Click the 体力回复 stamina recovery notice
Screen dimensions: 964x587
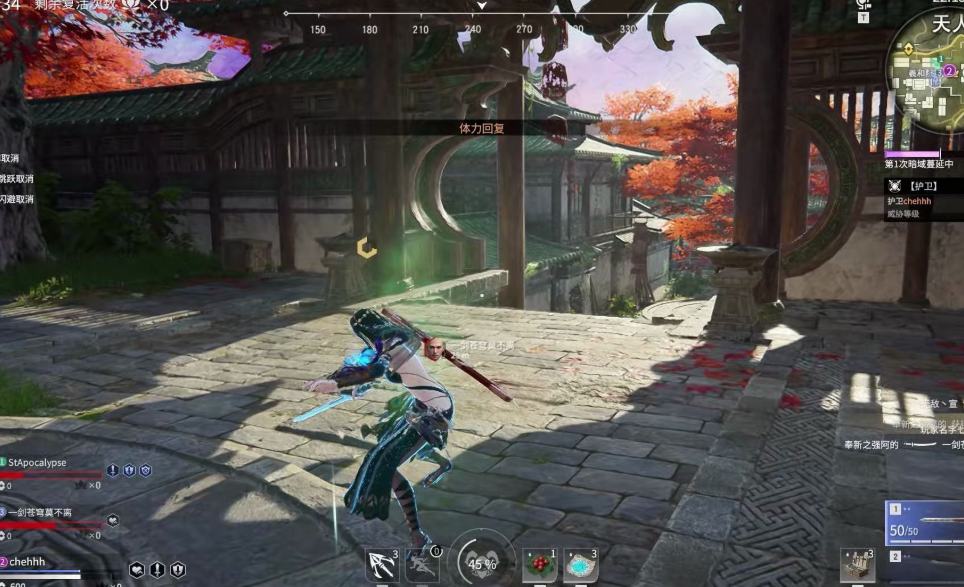click(x=481, y=128)
